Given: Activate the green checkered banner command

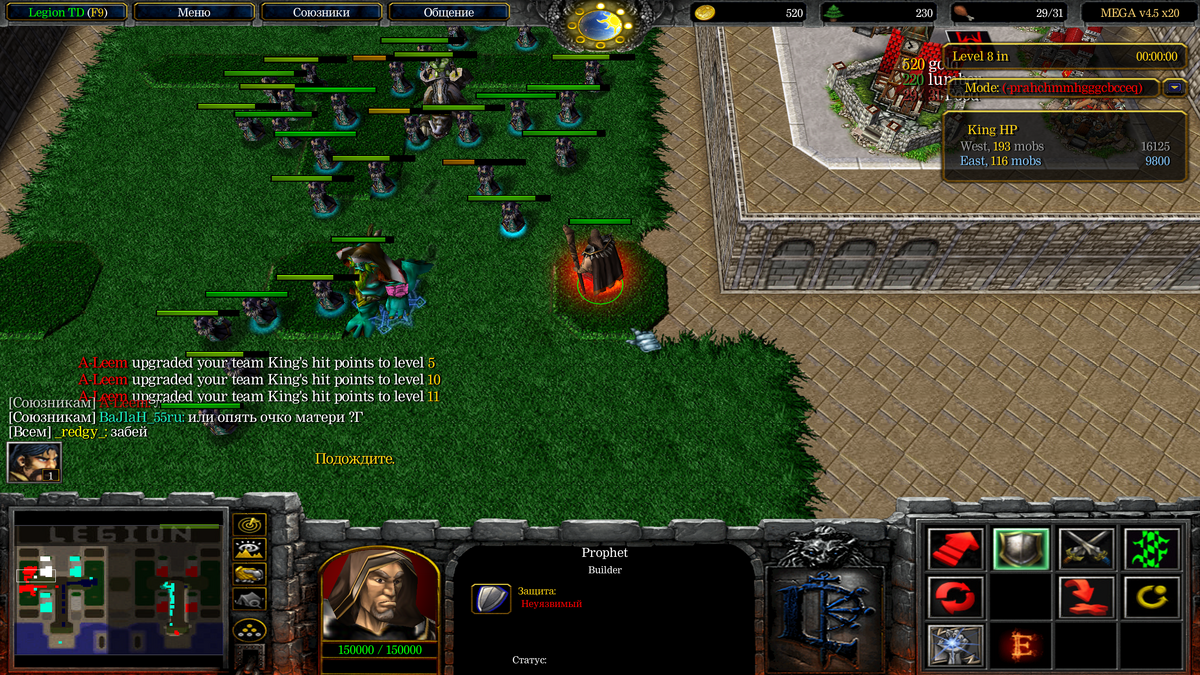Looking at the screenshot, I should pos(1151,548).
